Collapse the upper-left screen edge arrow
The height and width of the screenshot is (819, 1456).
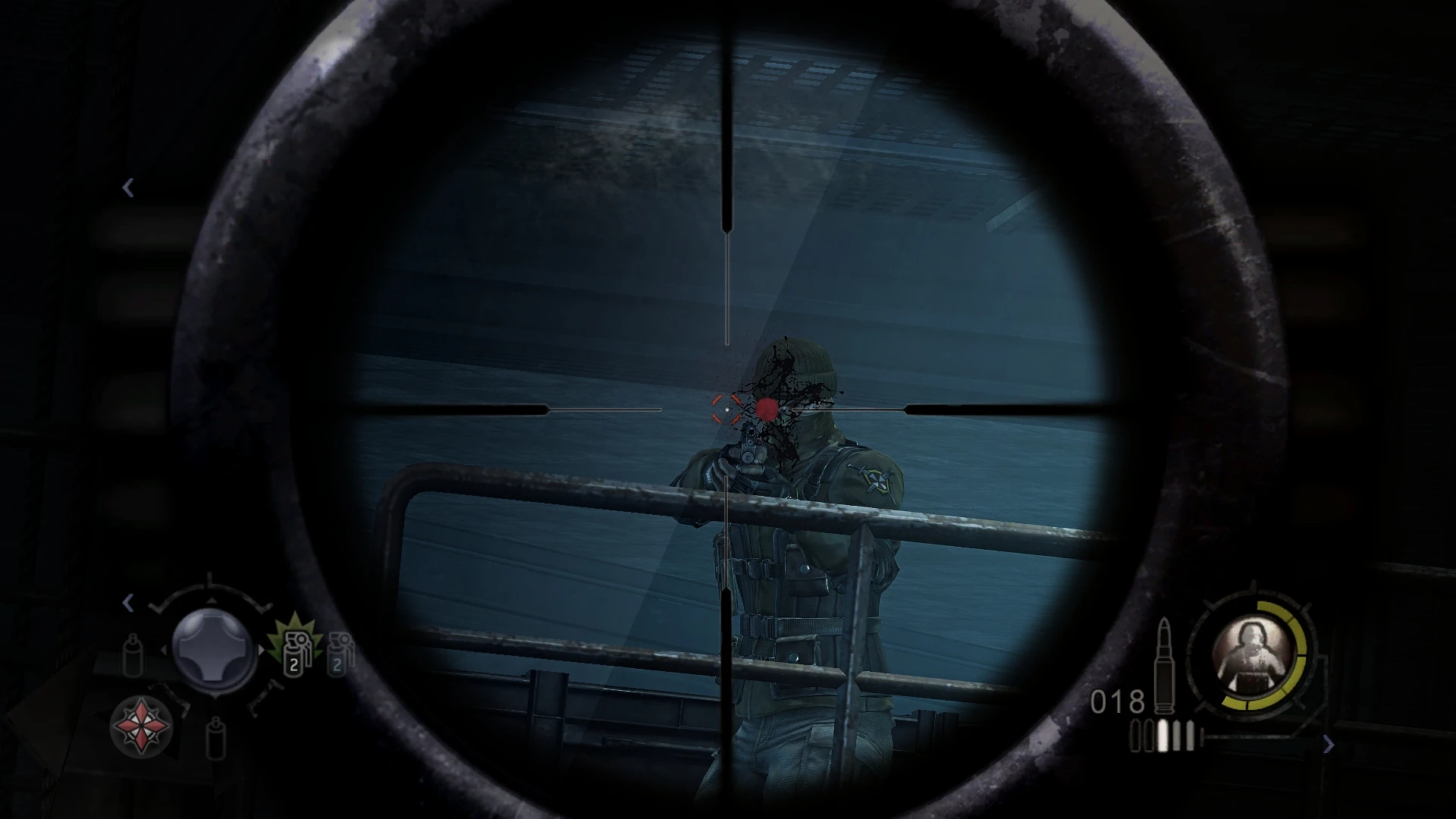[x=129, y=187]
